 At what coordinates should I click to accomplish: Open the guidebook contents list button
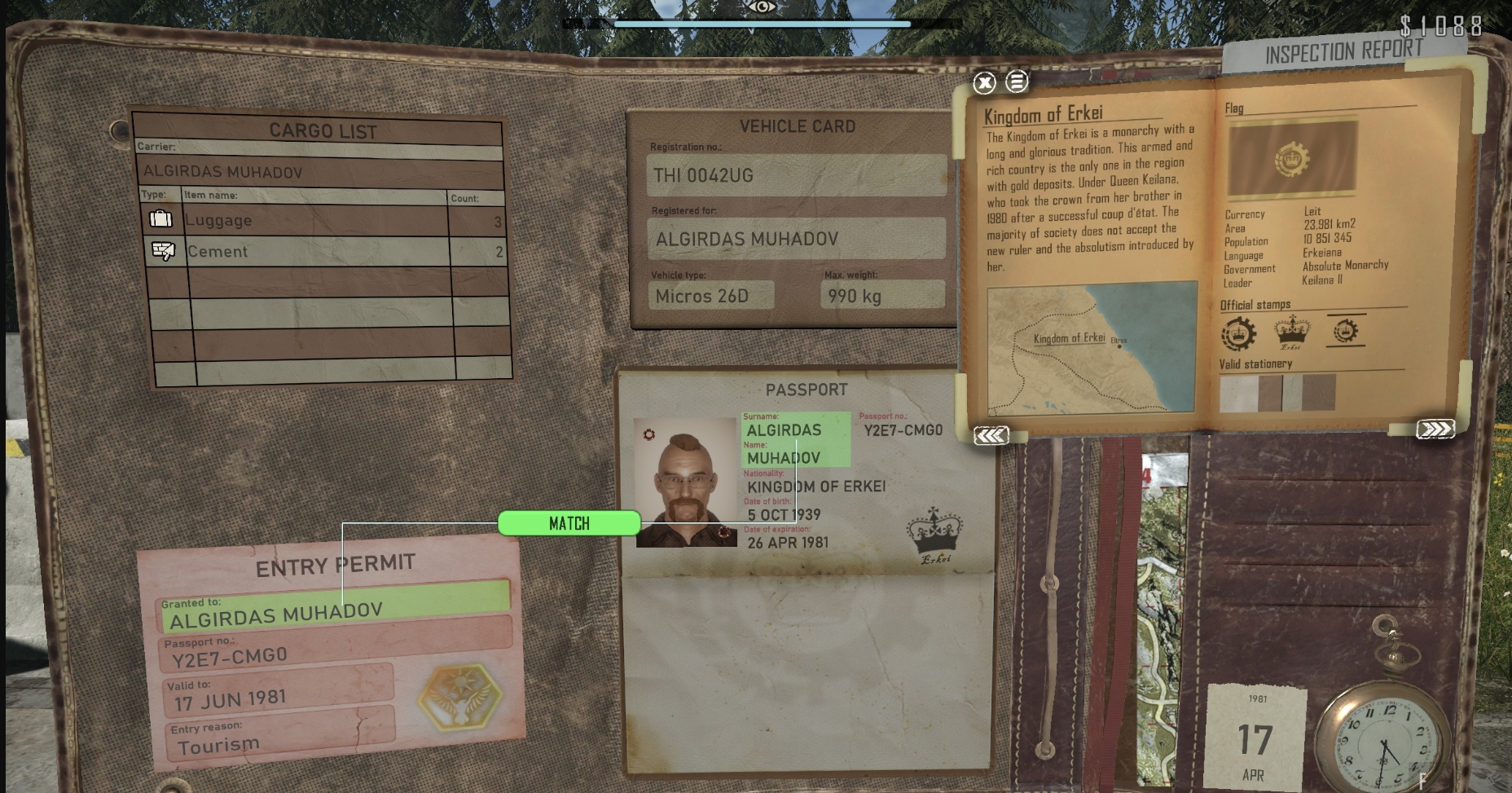click(x=1017, y=82)
